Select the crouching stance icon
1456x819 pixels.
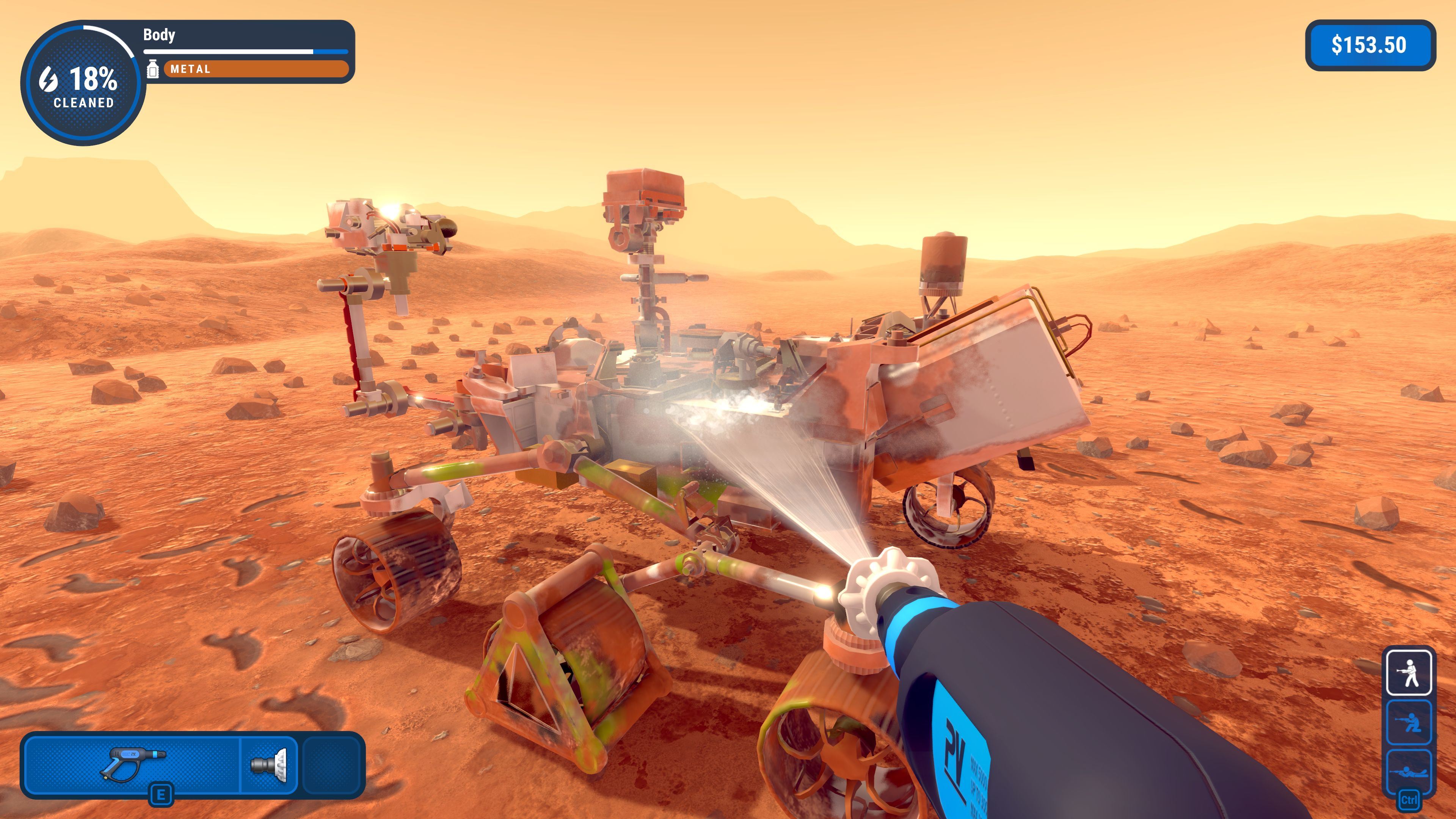1409,722
